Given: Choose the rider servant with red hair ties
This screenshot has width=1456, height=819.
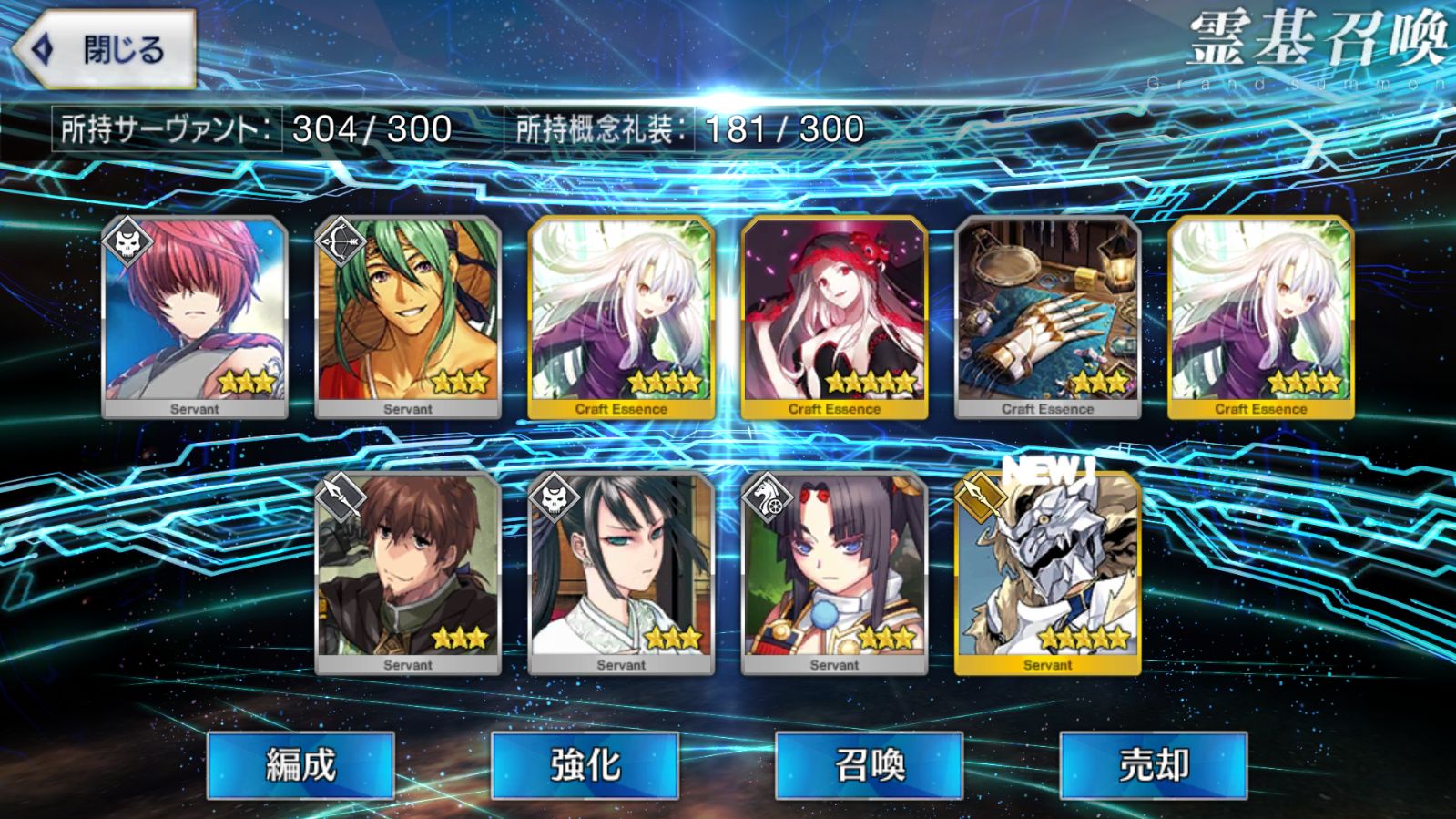Looking at the screenshot, I should pos(834,572).
